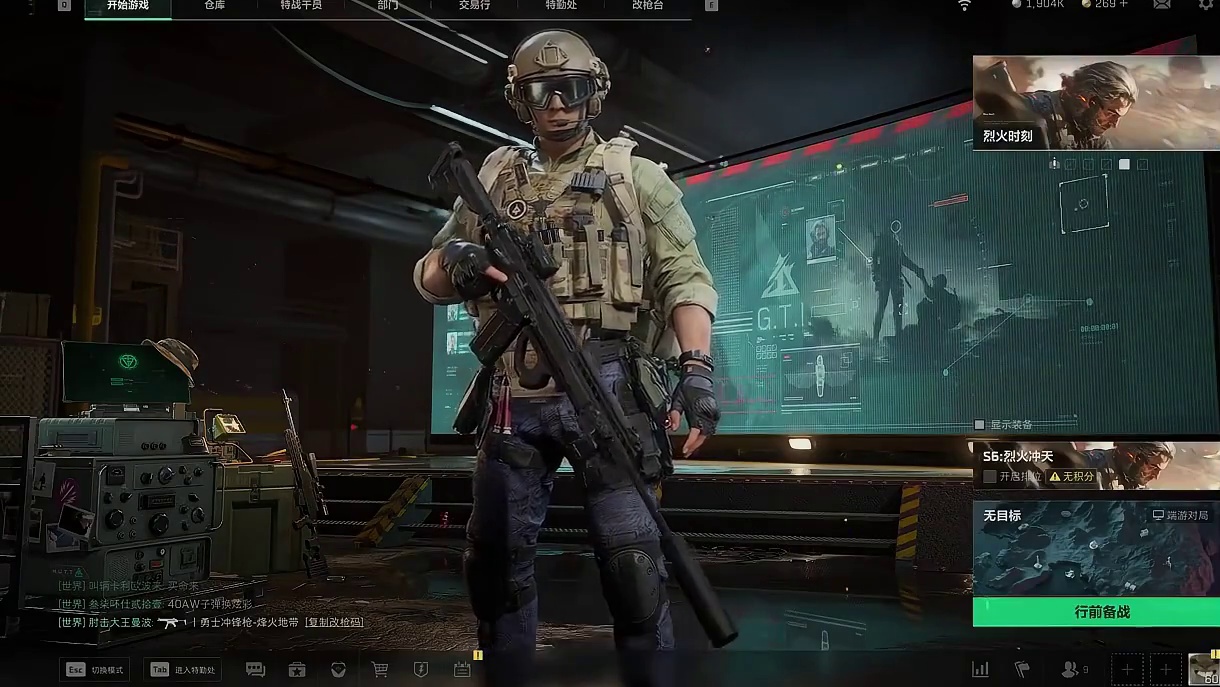The image size is (1220, 687).
Task: Open the shopping cart store icon
Action: 380,669
